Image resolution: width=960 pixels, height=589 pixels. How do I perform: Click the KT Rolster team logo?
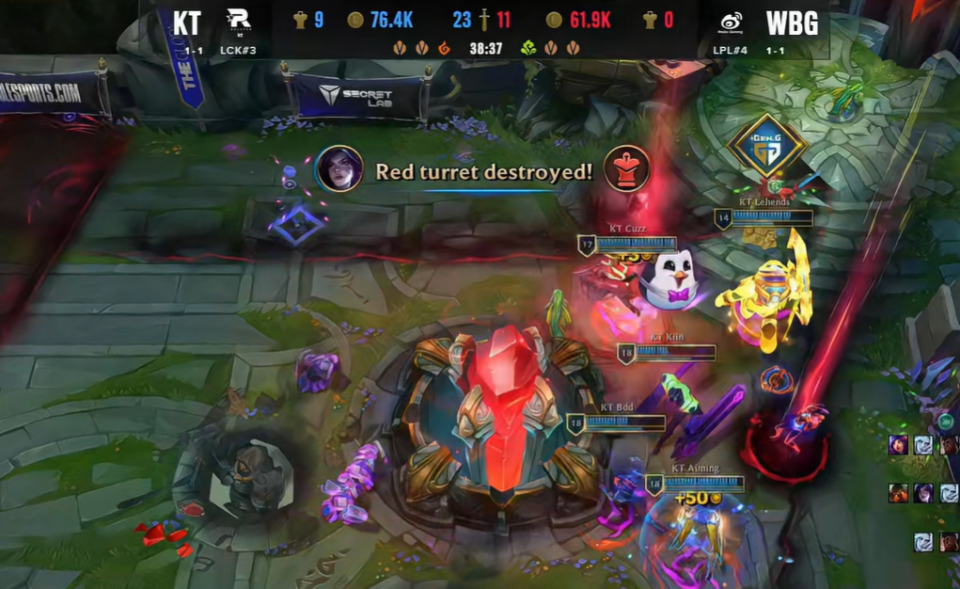click(x=239, y=21)
